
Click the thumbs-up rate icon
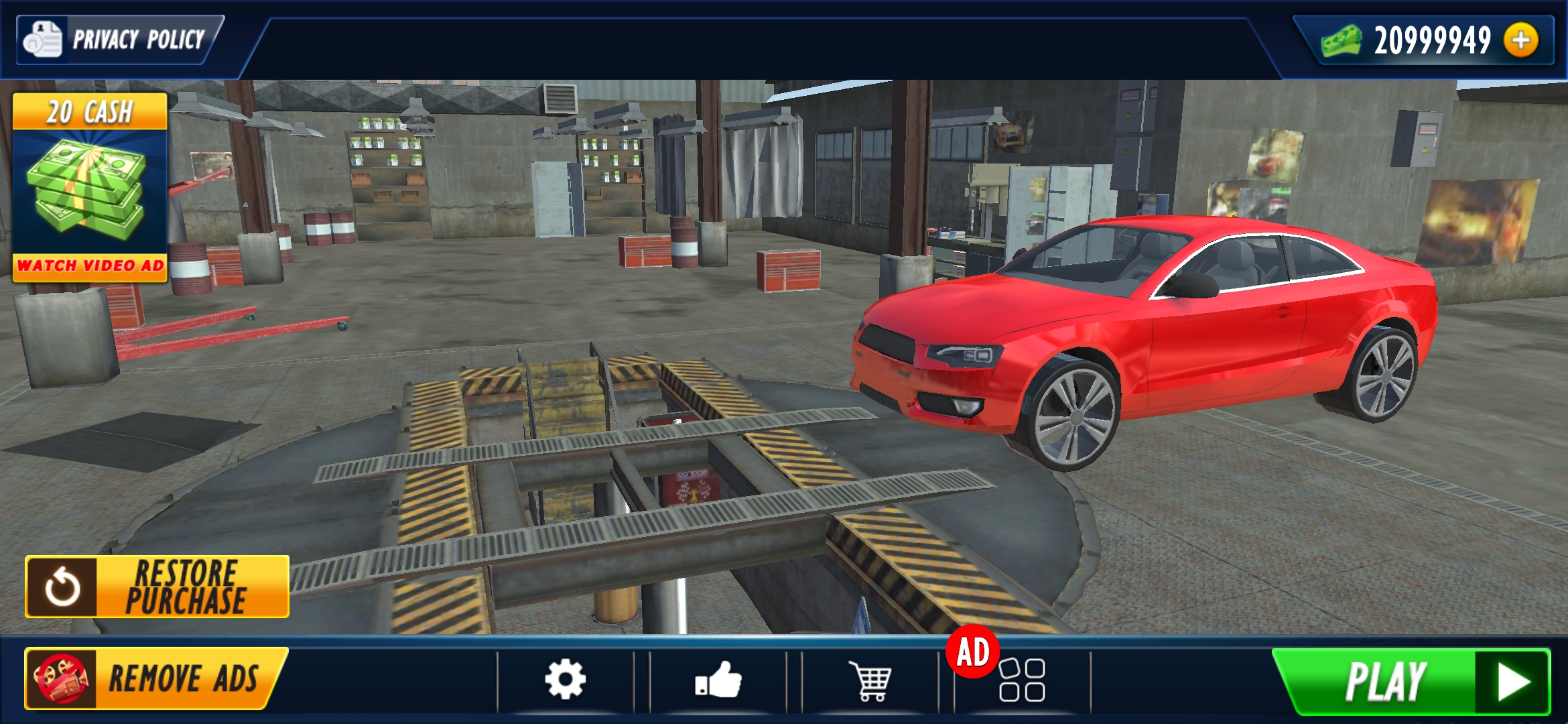coord(718,680)
